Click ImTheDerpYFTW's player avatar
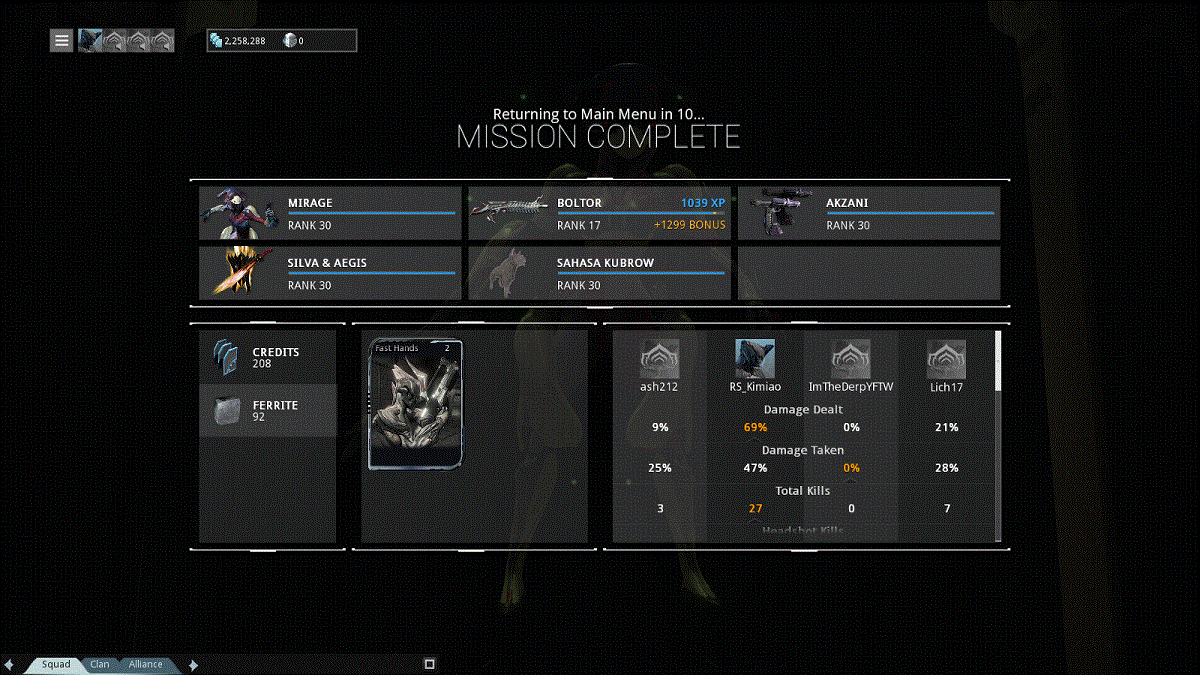 pyautogui.click(x=851, y=359)
